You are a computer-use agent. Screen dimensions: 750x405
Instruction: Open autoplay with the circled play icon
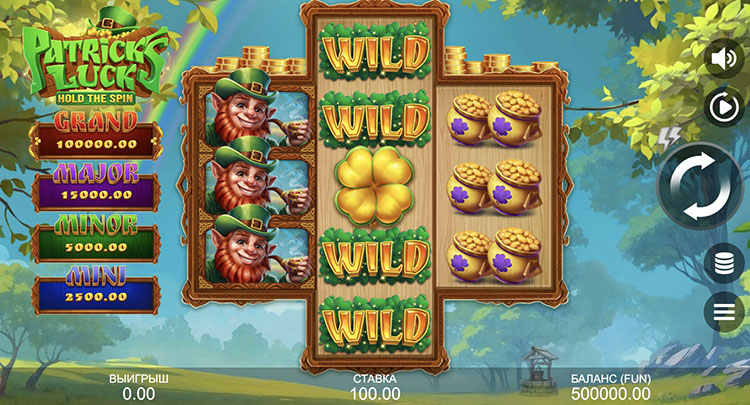(x=723, y=106)
